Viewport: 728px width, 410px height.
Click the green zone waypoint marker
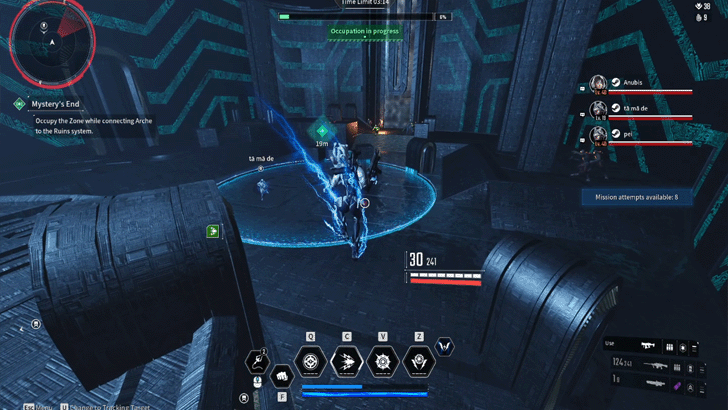tap(322, 129)
